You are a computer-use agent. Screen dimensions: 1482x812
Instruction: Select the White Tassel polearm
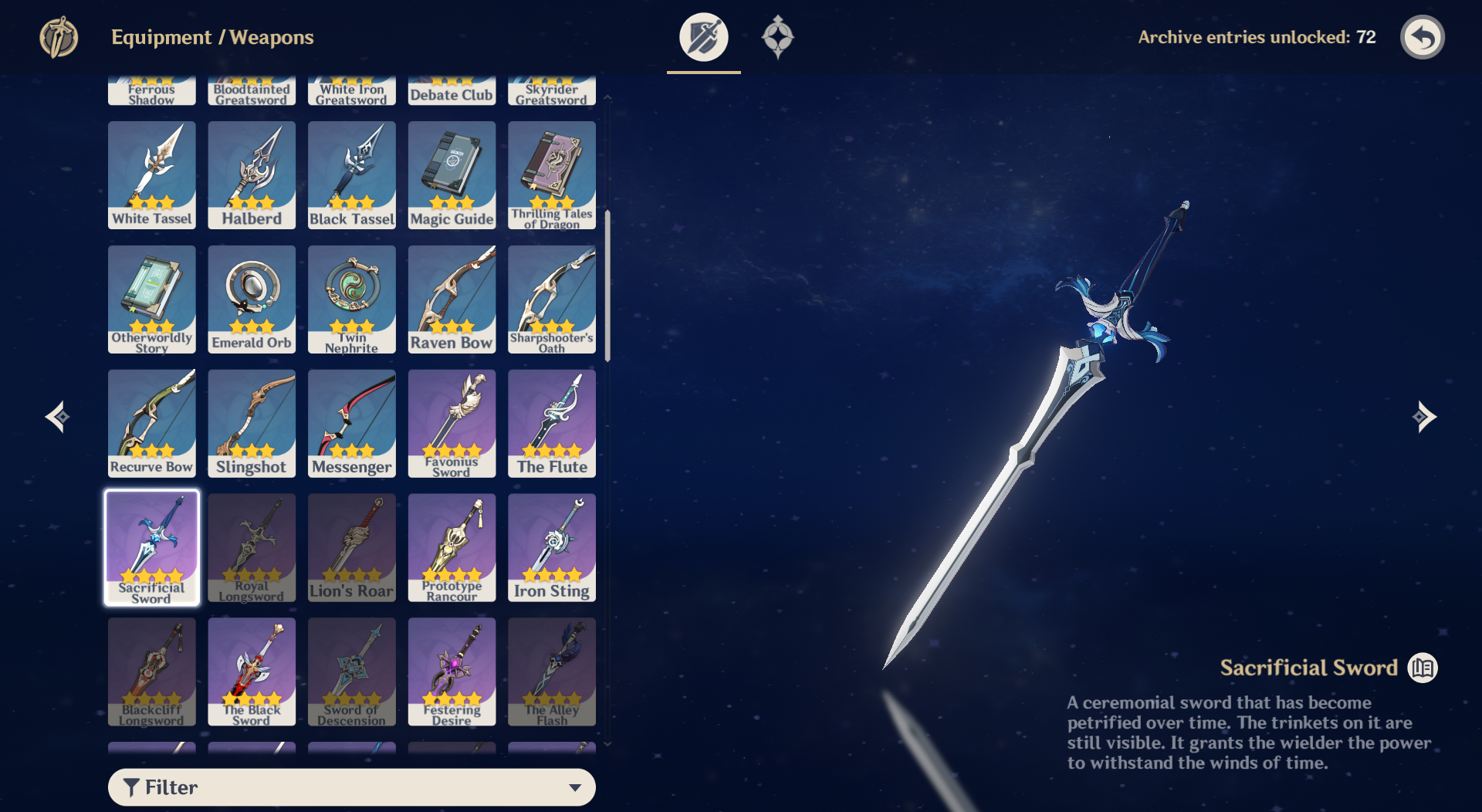pyautogui.click(x=152, y=175)
